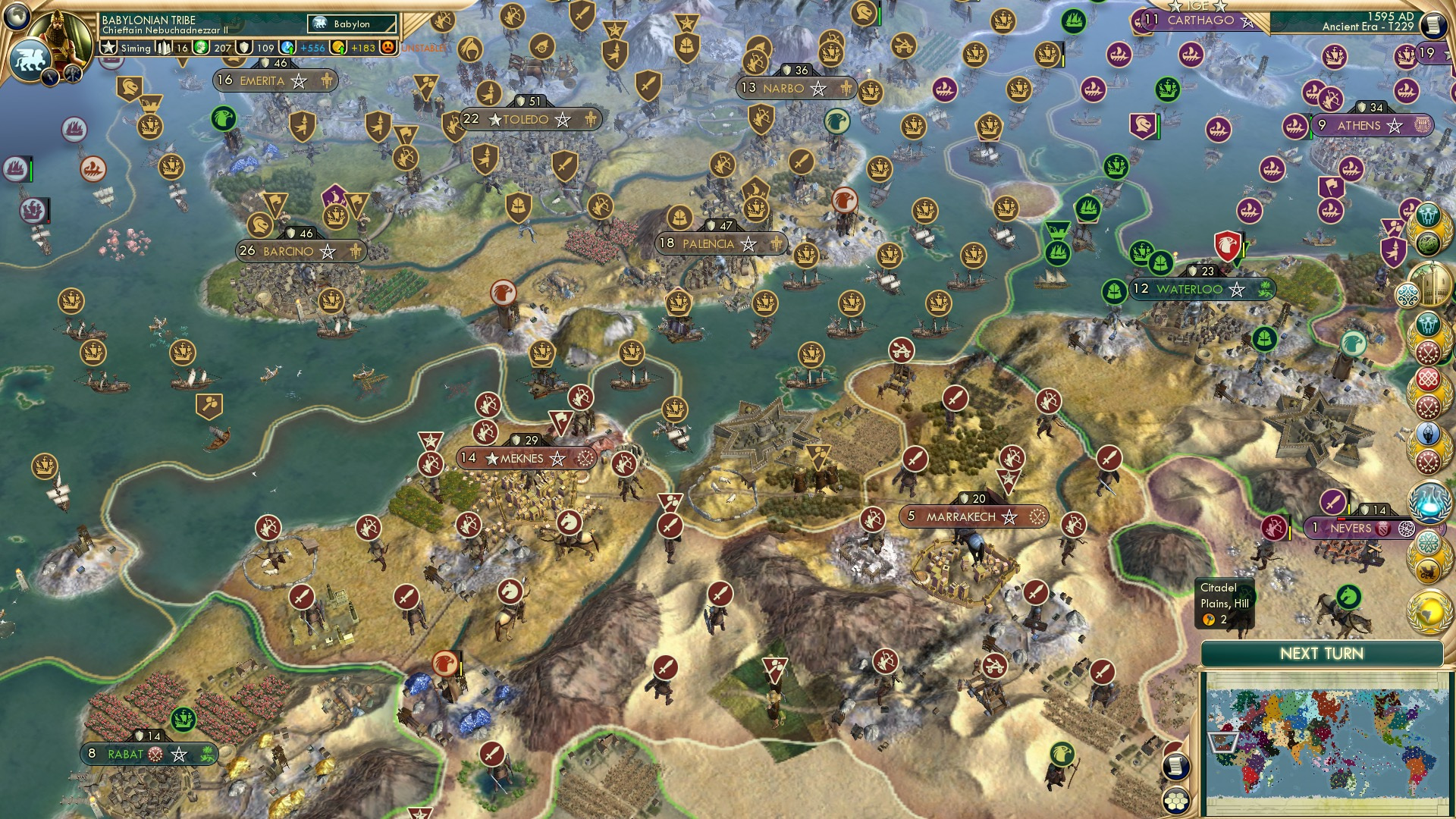
Task: Toggle the strategic view globe in top-left corner
Action: point(16,16)
